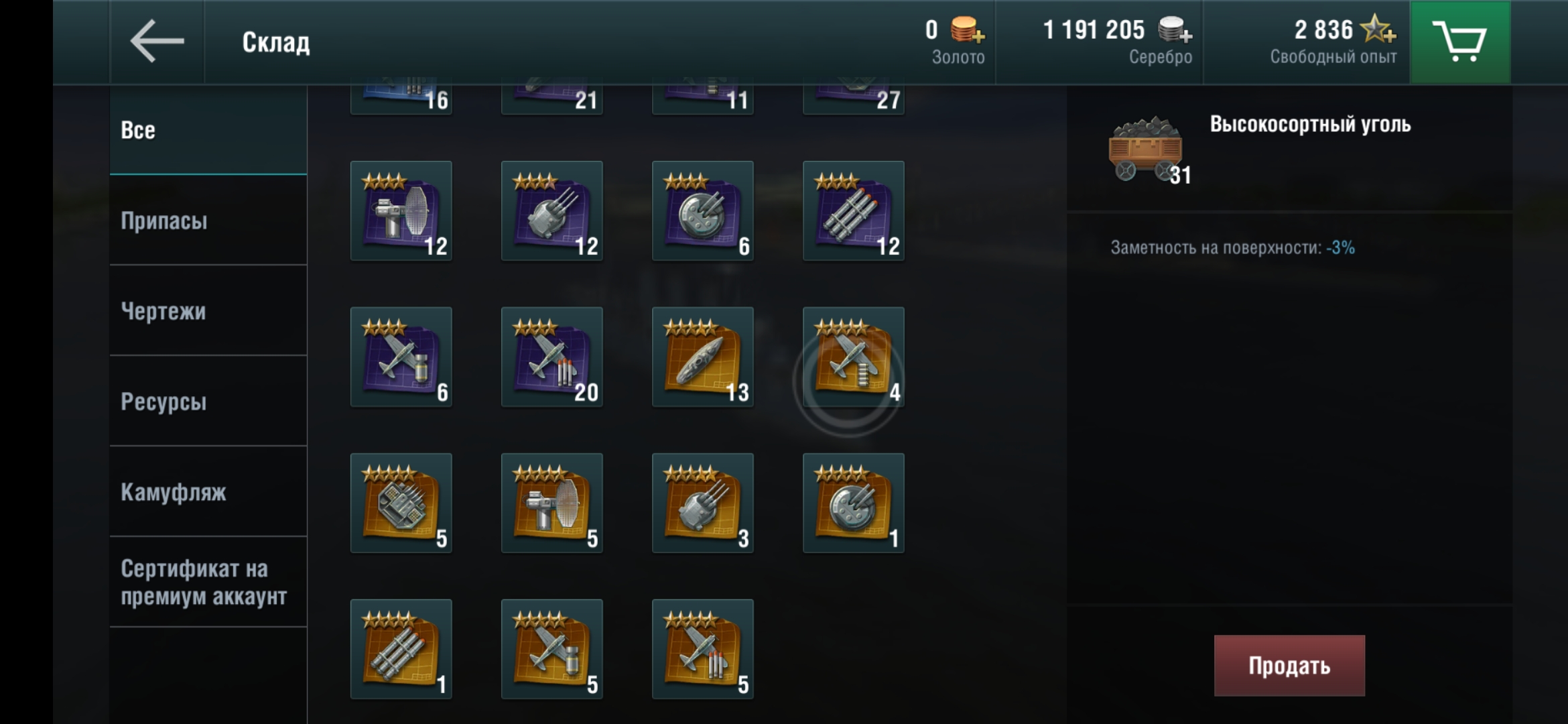Add silver via the Серебро coin icon
The height and width of the screenshot is (724, 1568).
1175,29
